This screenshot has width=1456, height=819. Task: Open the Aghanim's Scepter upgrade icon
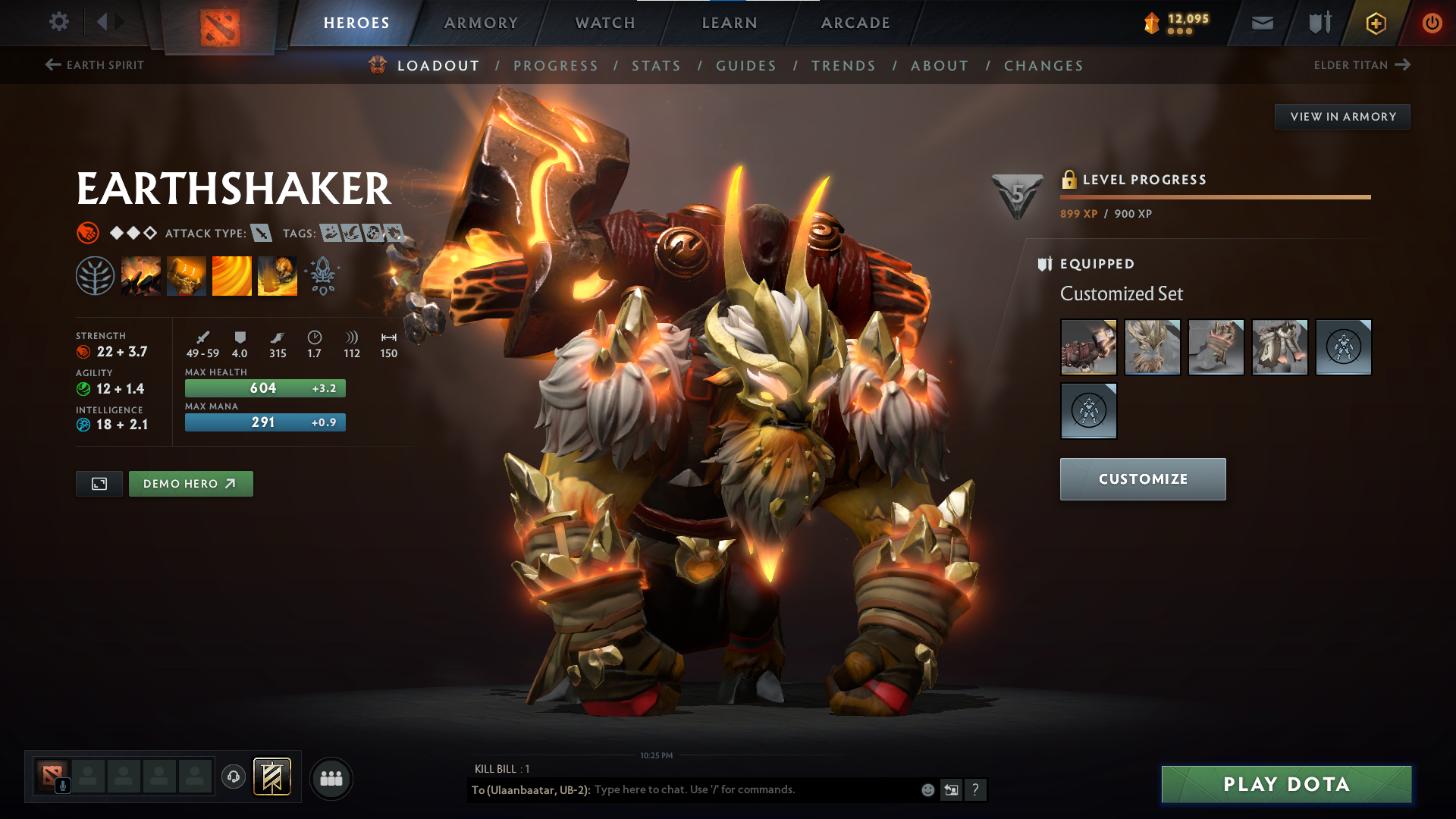(x=322, y=275)
